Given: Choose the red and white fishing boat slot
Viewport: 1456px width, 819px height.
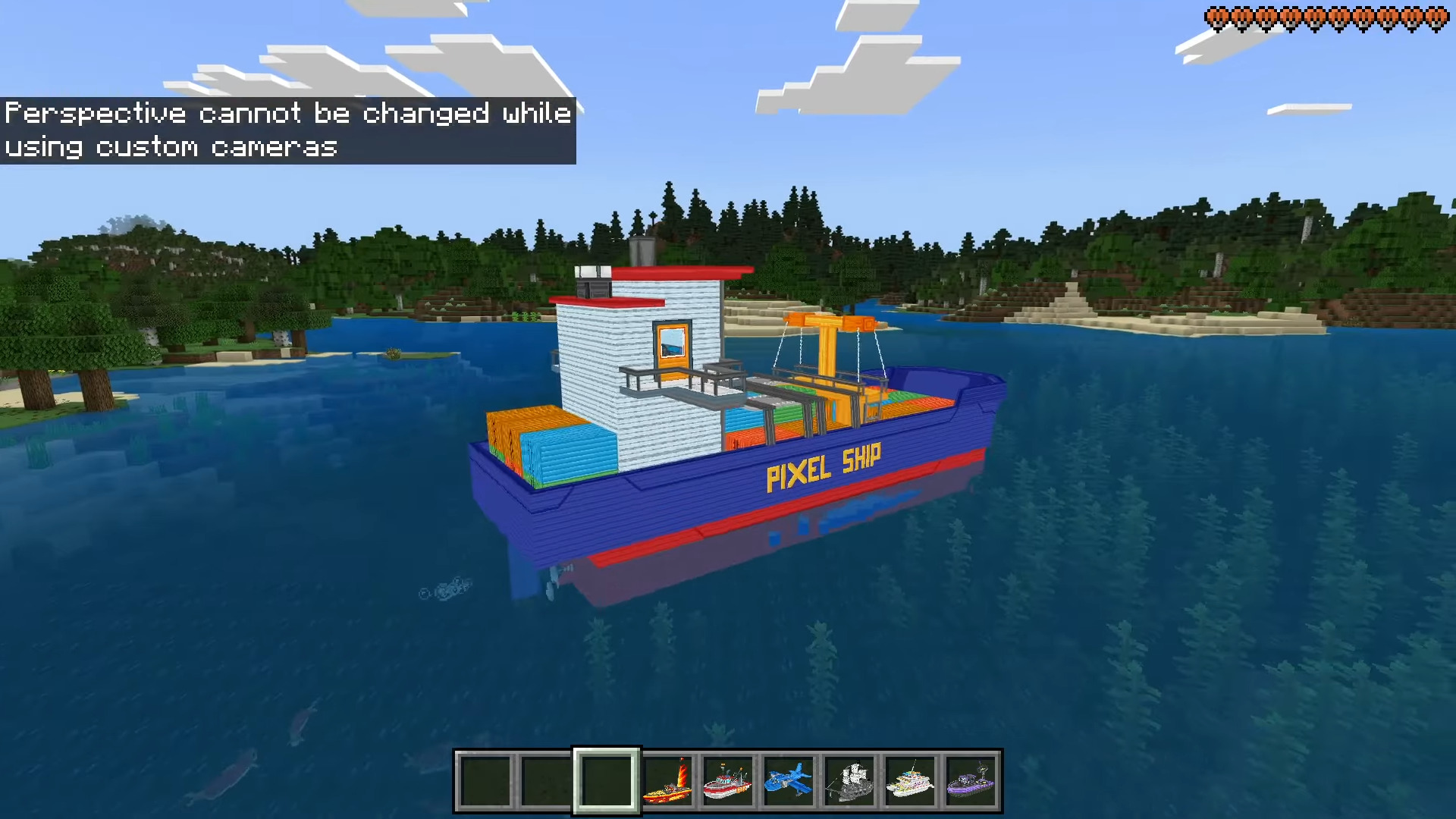Looking at the screenshot, I should click(x=728, y=781).
